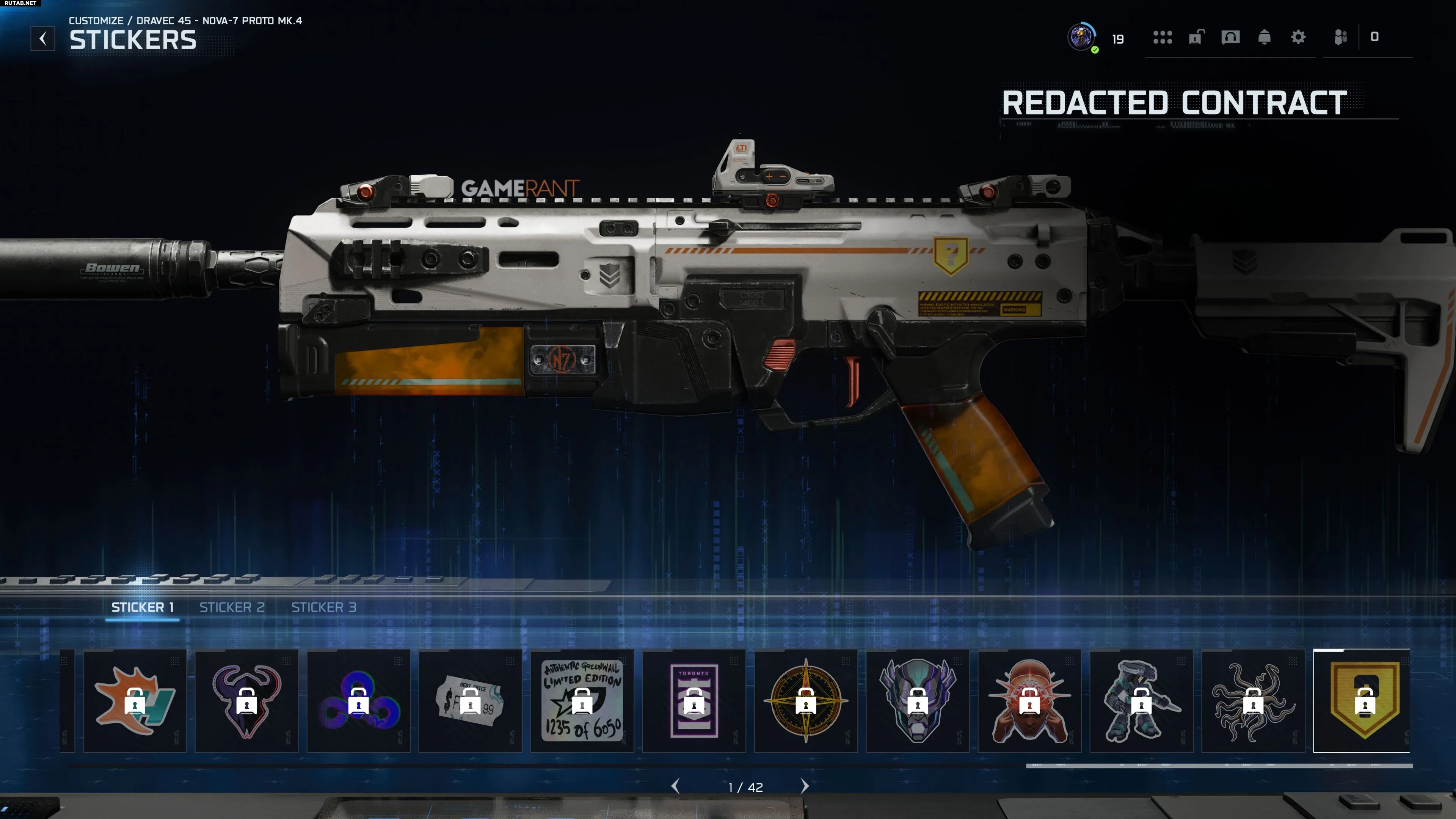Screen dimensions: 1456x819
Task: Choose the orange and teal spiky sticker
Action: (x=135, y=701)
